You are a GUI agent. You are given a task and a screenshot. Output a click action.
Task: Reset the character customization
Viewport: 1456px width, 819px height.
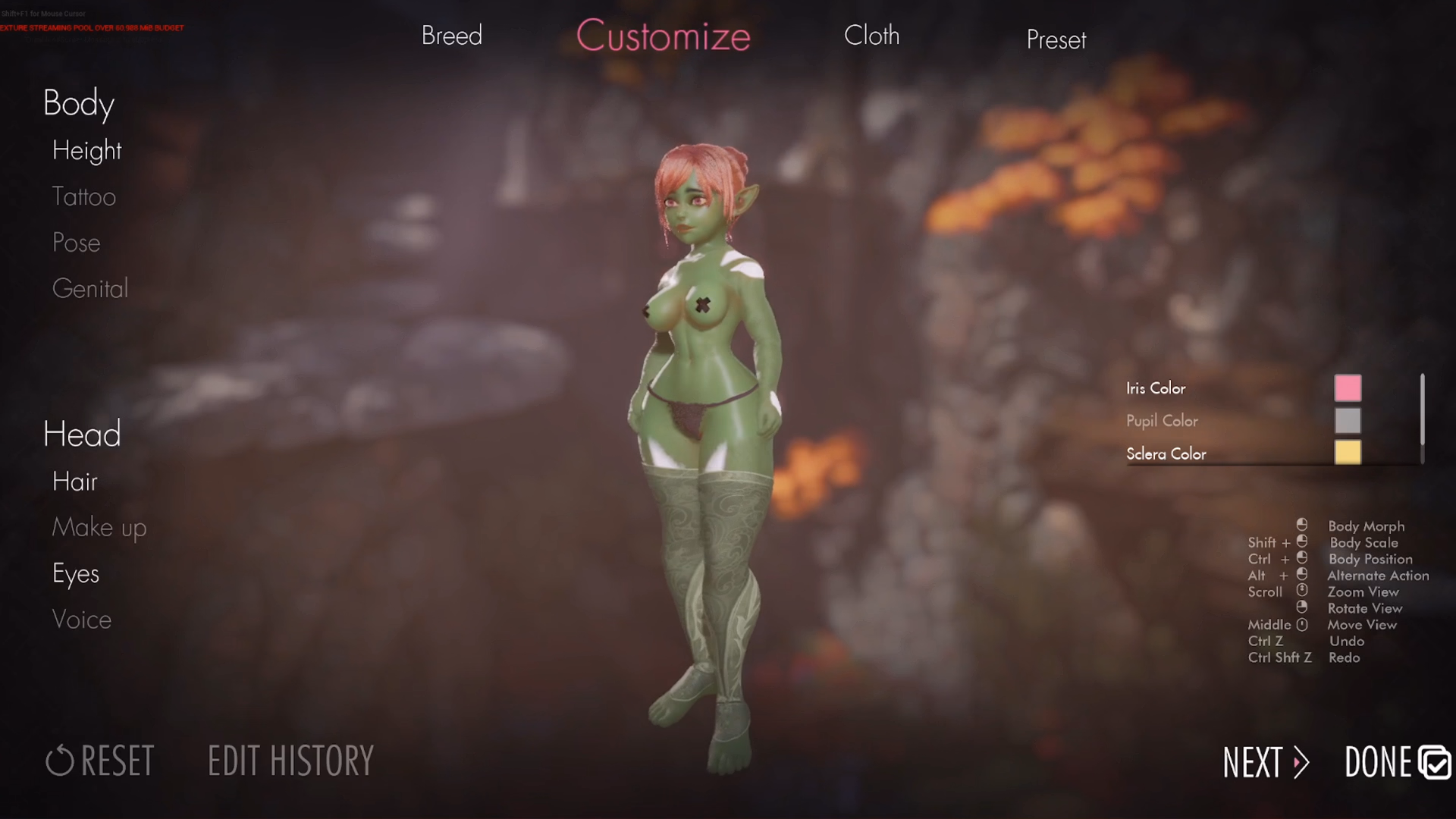100,761
